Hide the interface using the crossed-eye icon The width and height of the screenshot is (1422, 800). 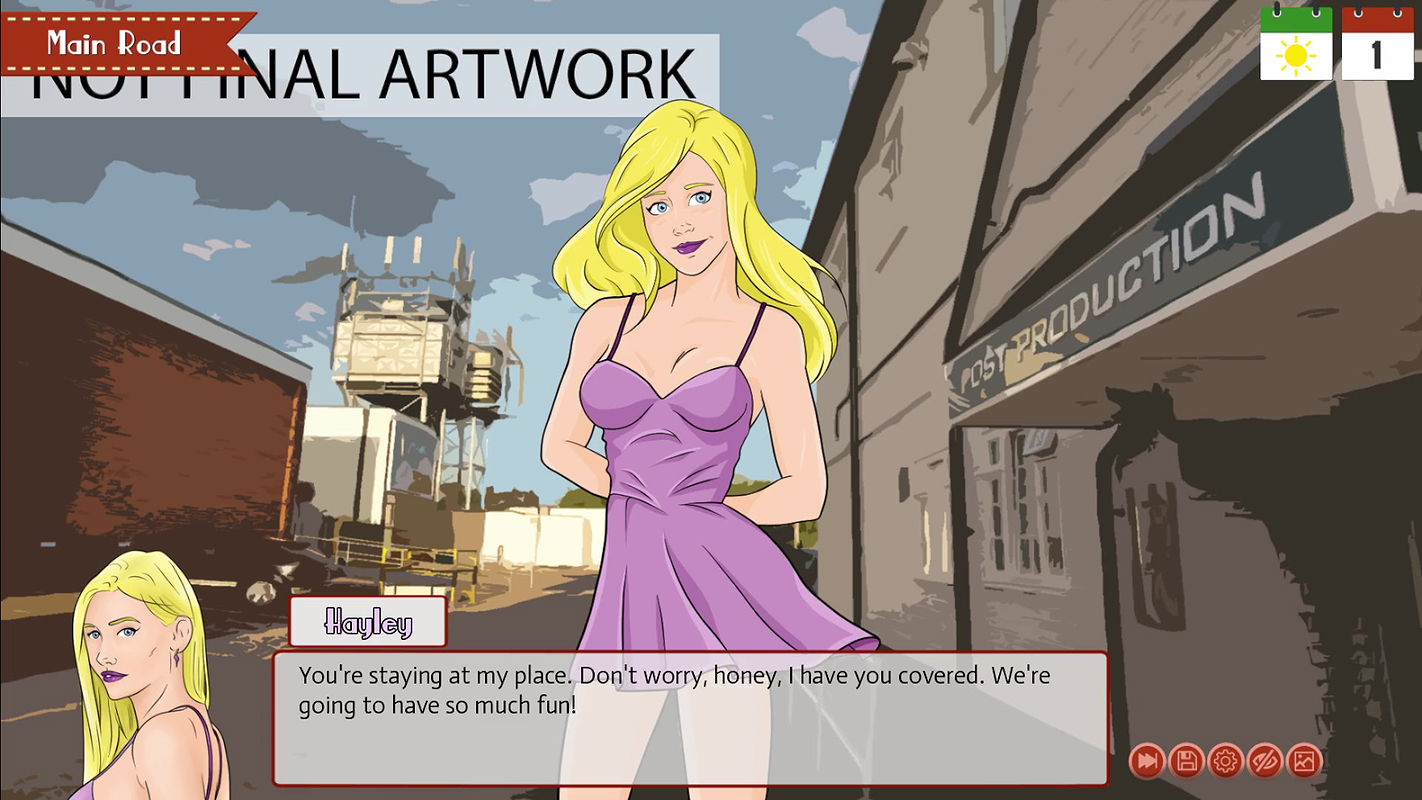[1264, 762]
